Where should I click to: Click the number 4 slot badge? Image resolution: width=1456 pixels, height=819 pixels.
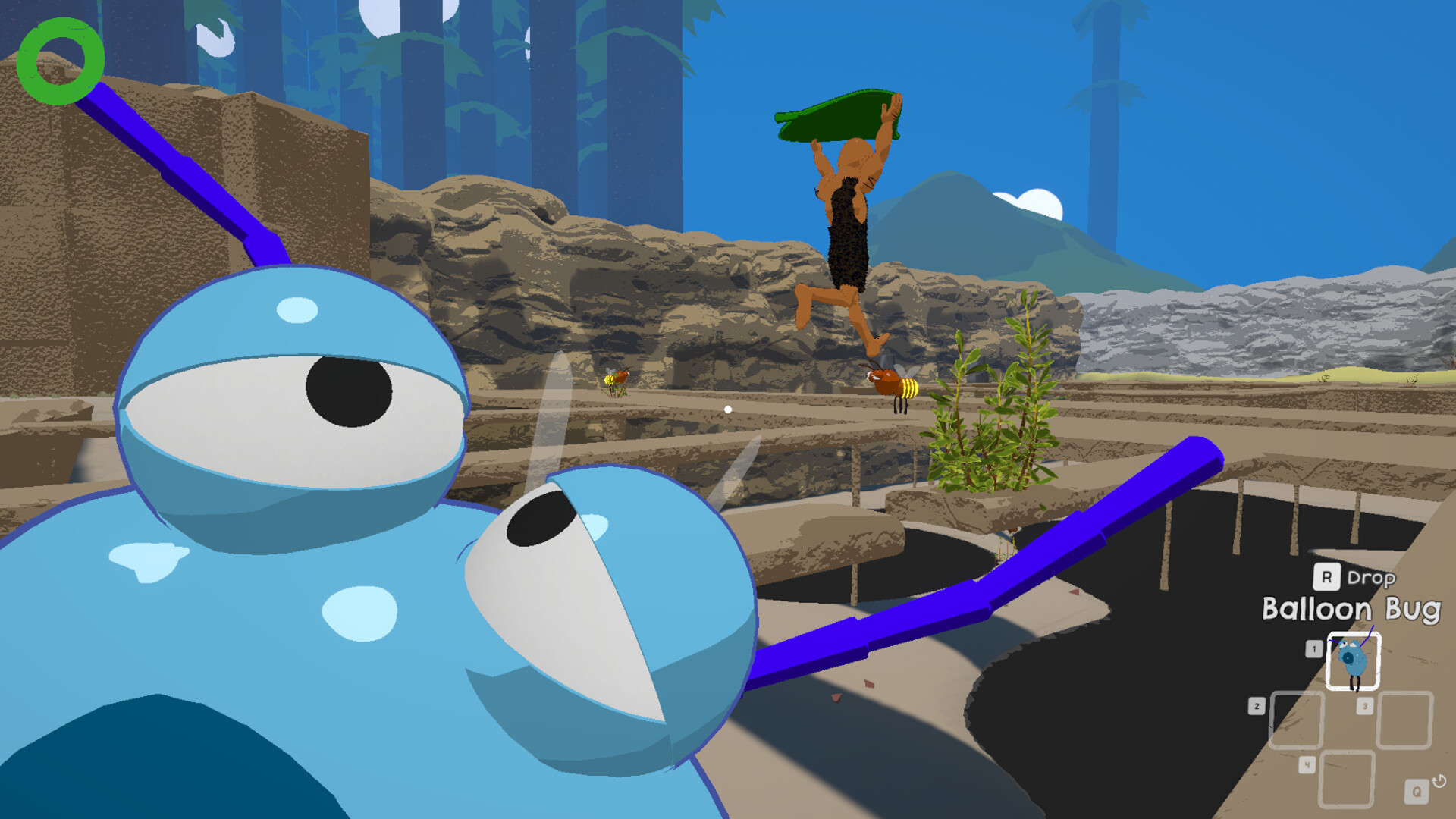pos(1308,765)
